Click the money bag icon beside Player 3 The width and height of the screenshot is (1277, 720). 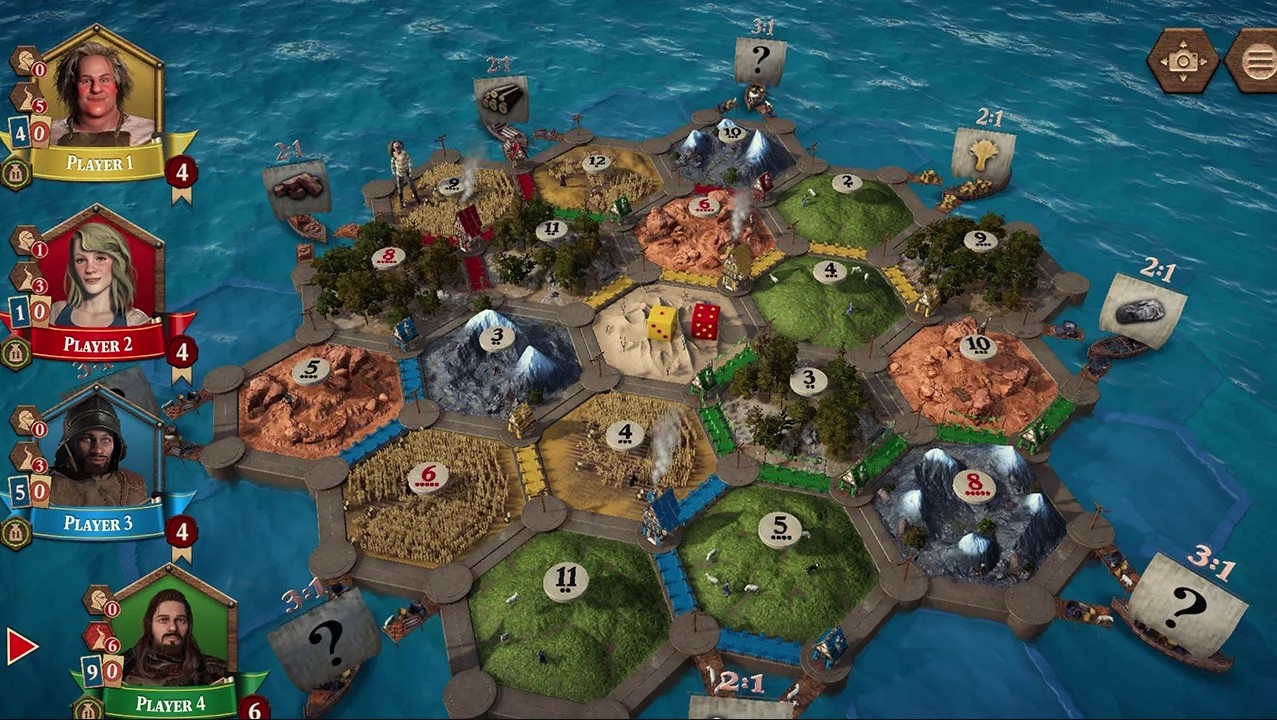pos(16,532)
